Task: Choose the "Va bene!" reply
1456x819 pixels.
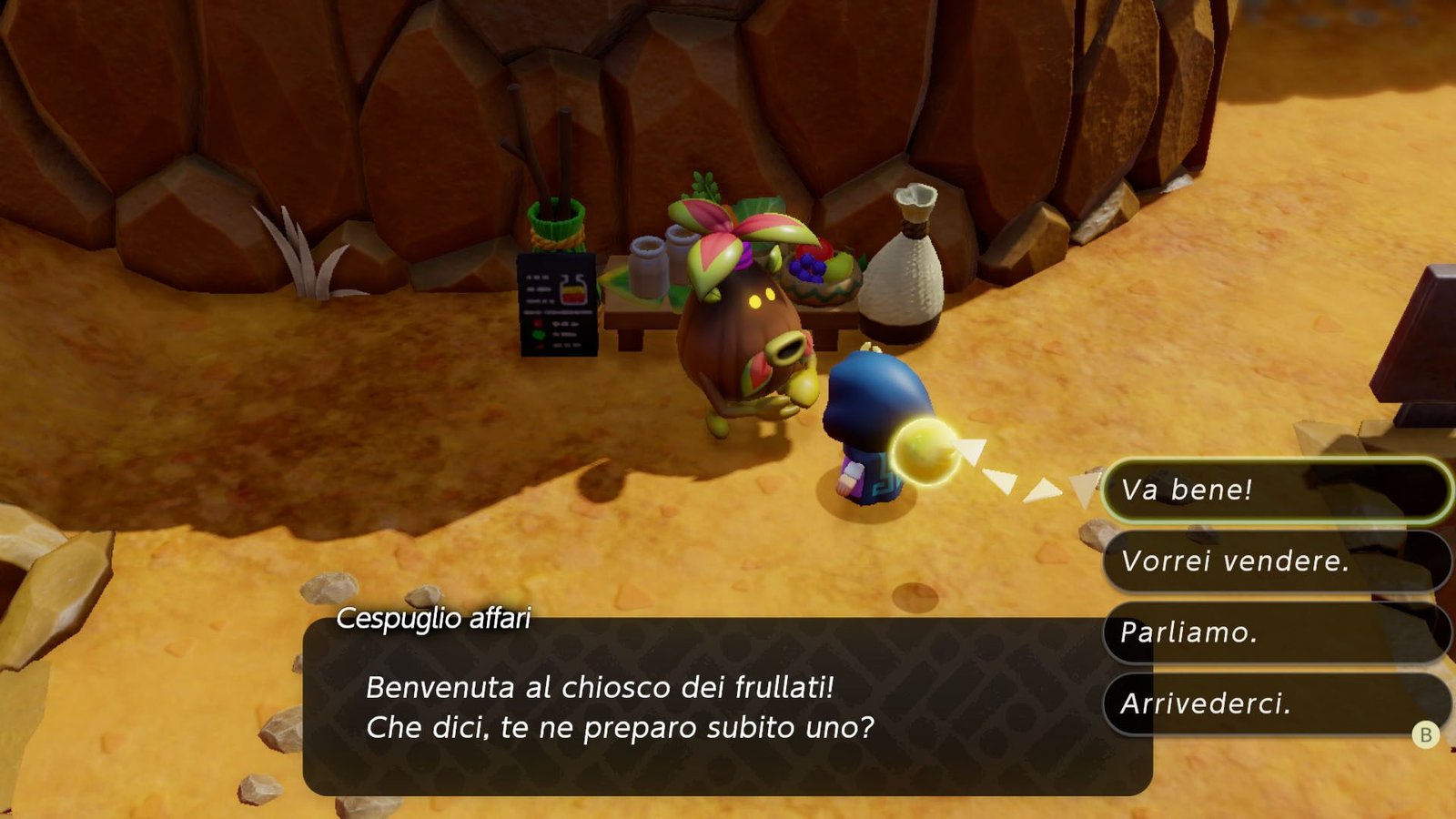Action: tap(1274, 490)
